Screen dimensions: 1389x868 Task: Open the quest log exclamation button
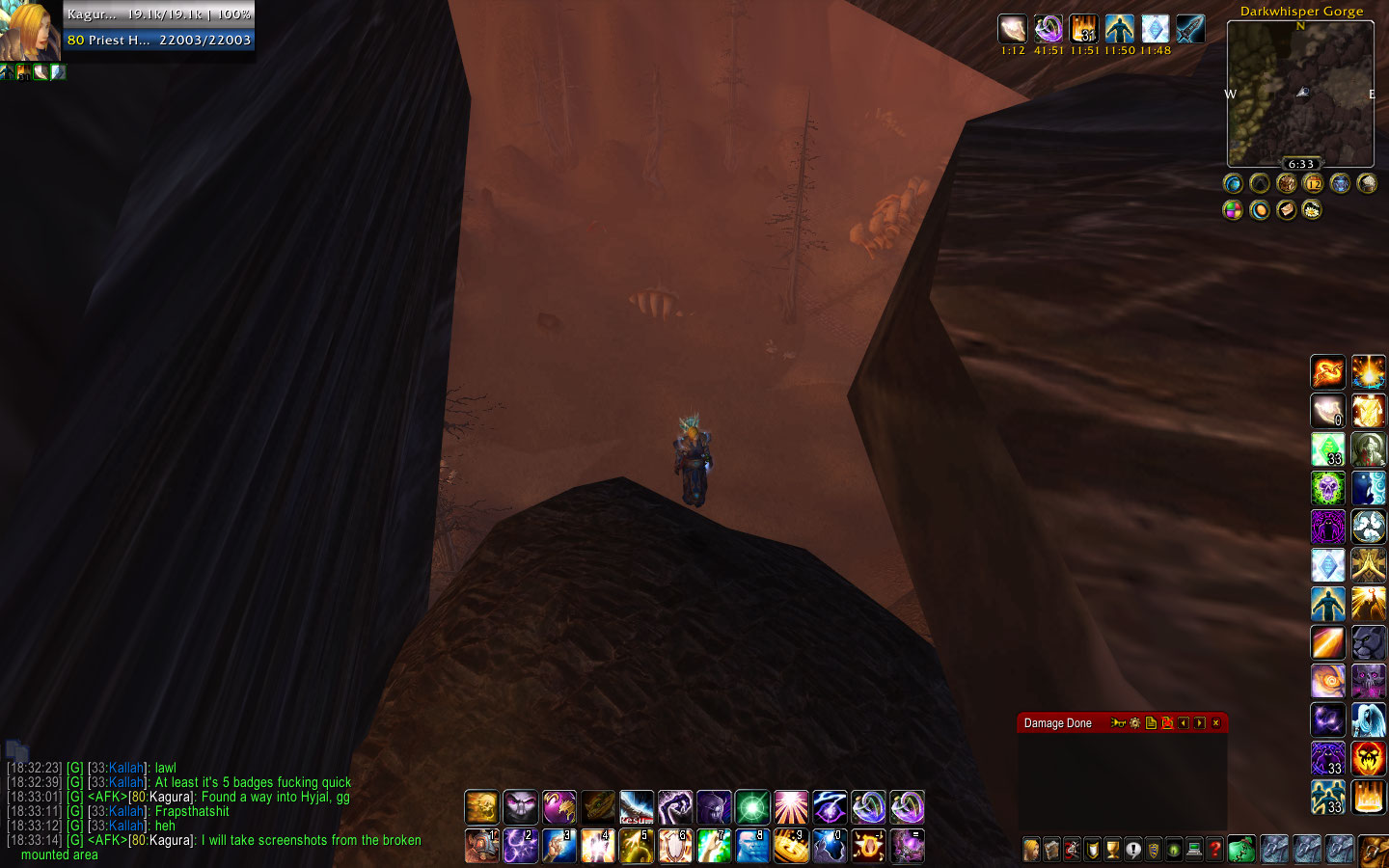(1133, 850)
